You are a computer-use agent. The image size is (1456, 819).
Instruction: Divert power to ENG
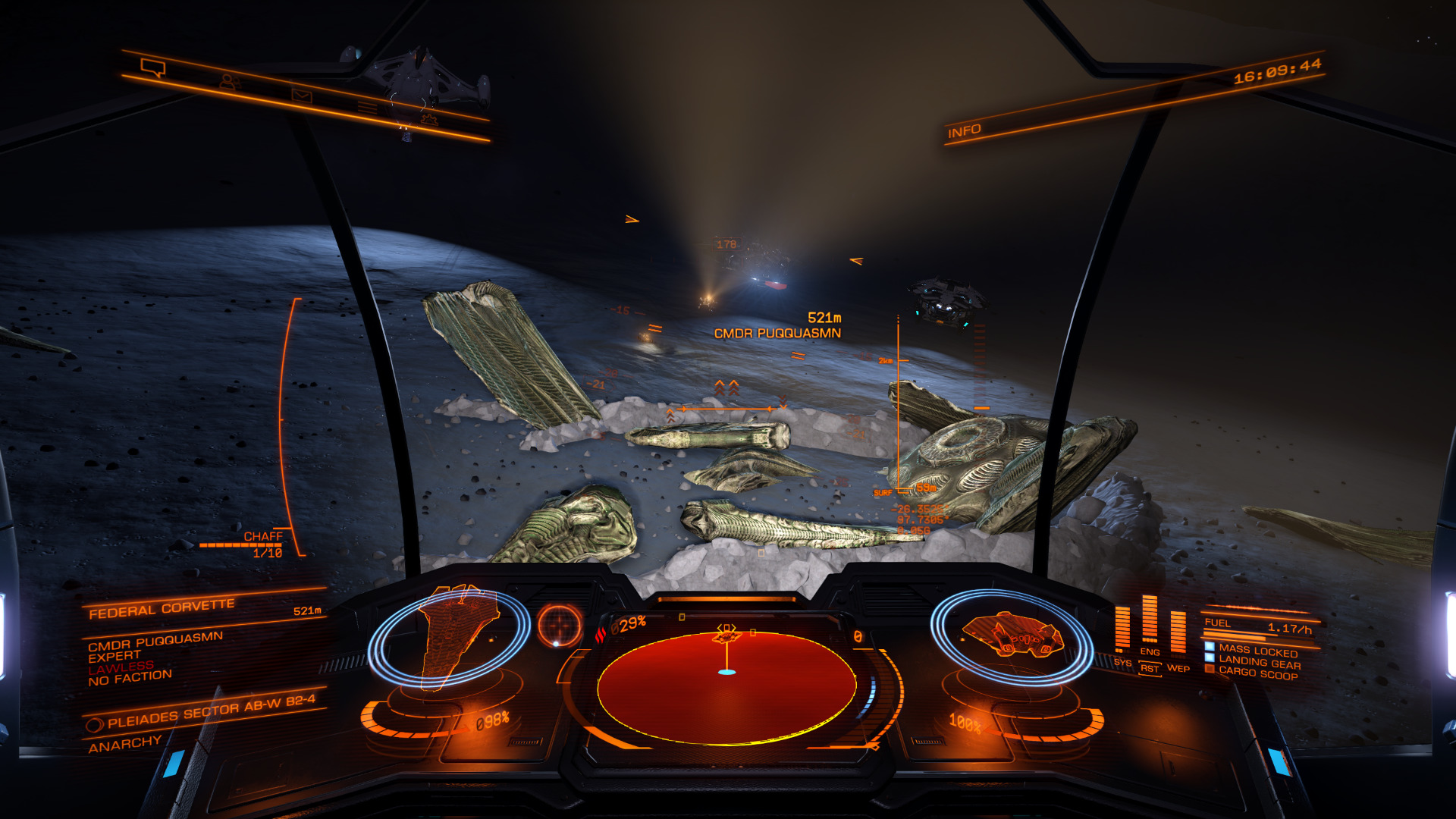tap(1150, 651)
